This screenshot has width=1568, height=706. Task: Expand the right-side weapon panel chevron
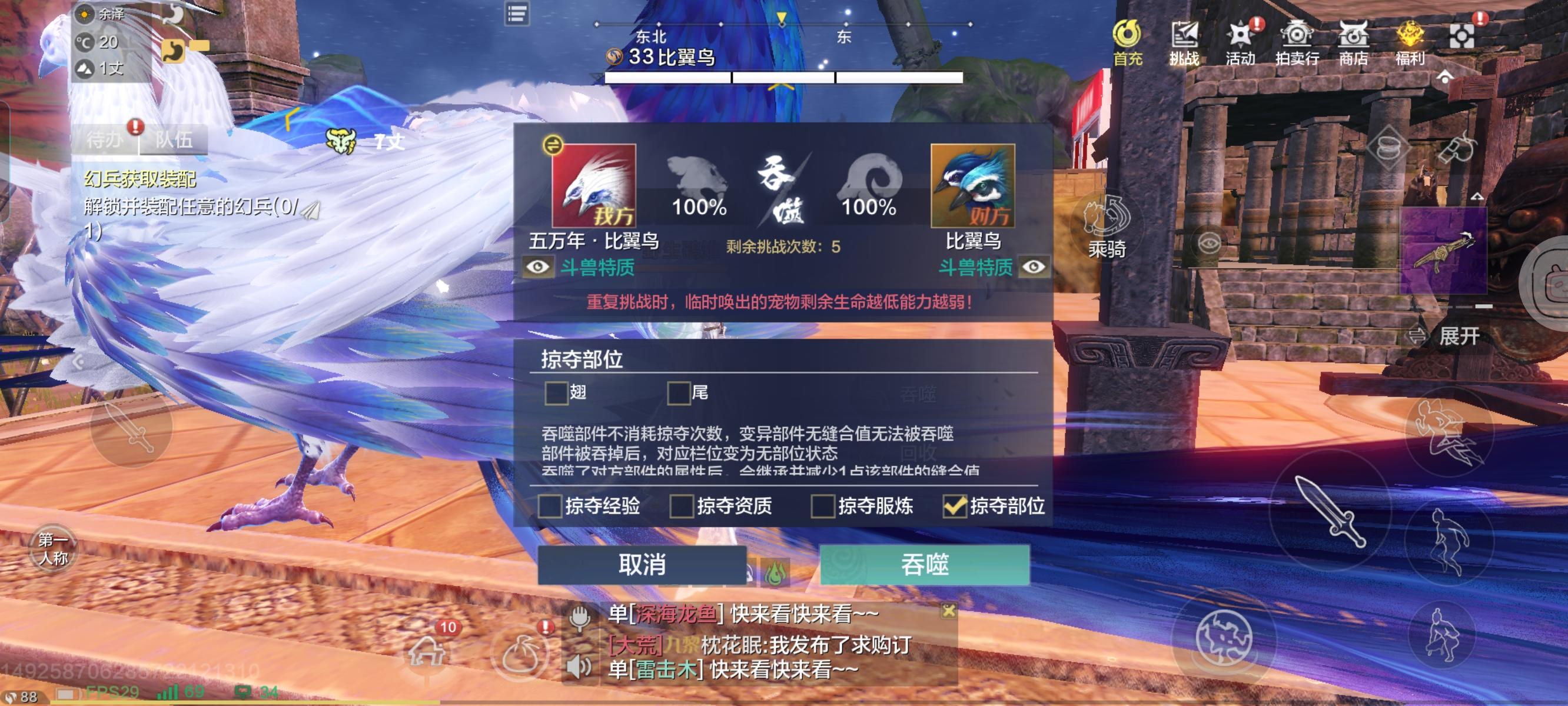1478,197
